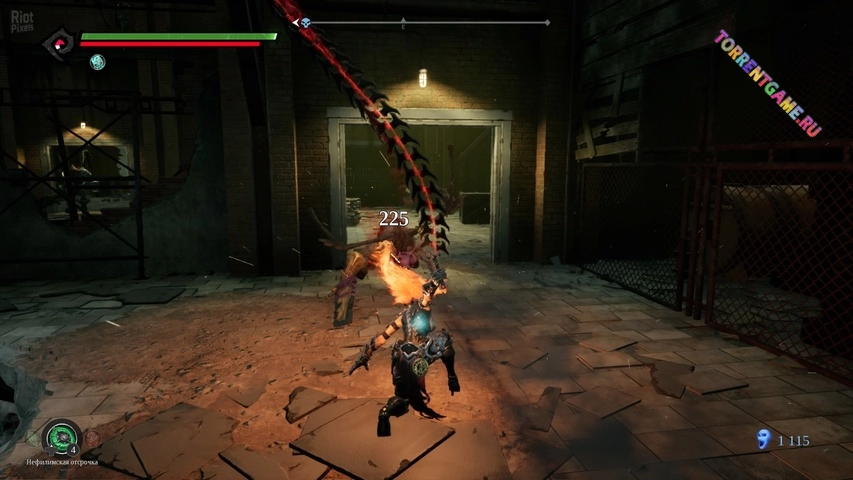Click the blue soul currency icon
Image resolution: width=853 pixels, height=480 pixels.
[x=765, y=438]
